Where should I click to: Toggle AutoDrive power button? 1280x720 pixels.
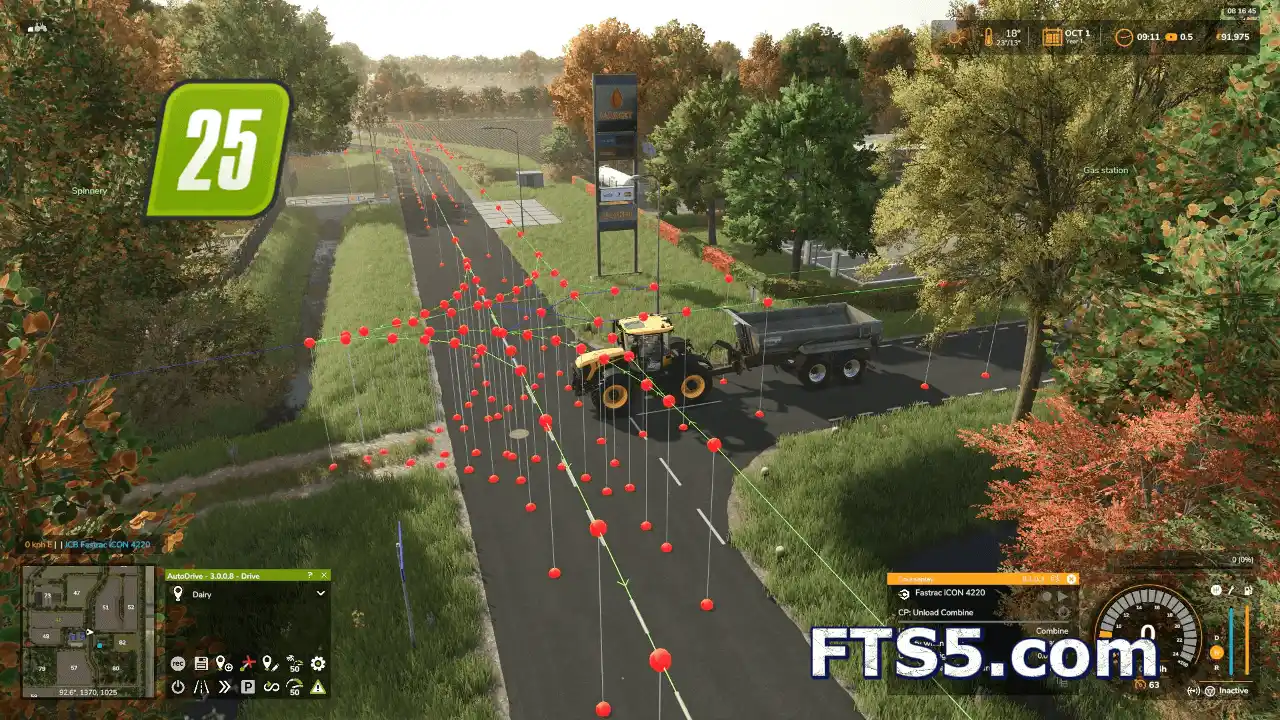[x=178, y=687]
